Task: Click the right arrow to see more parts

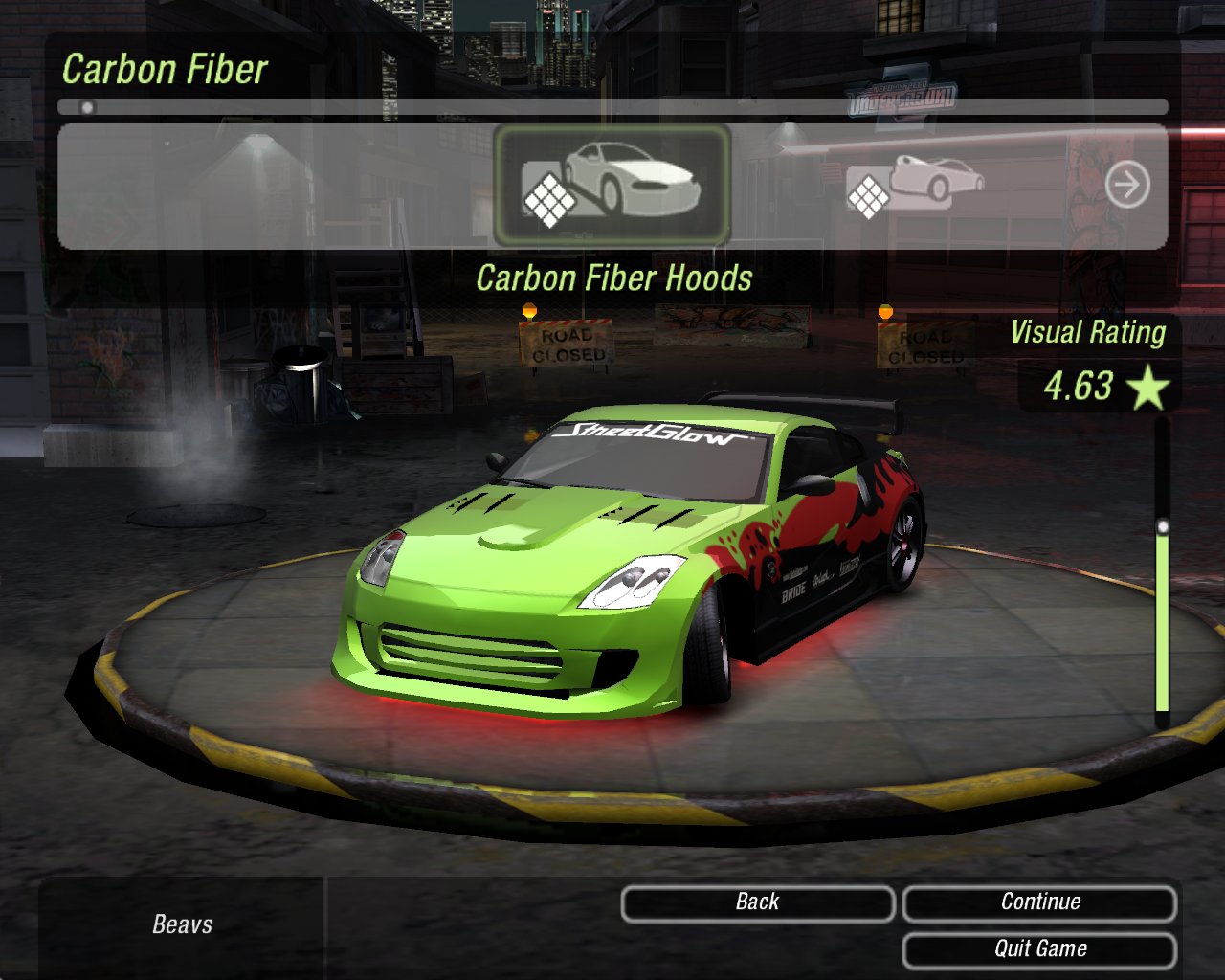Action: tap(1127, 185)
